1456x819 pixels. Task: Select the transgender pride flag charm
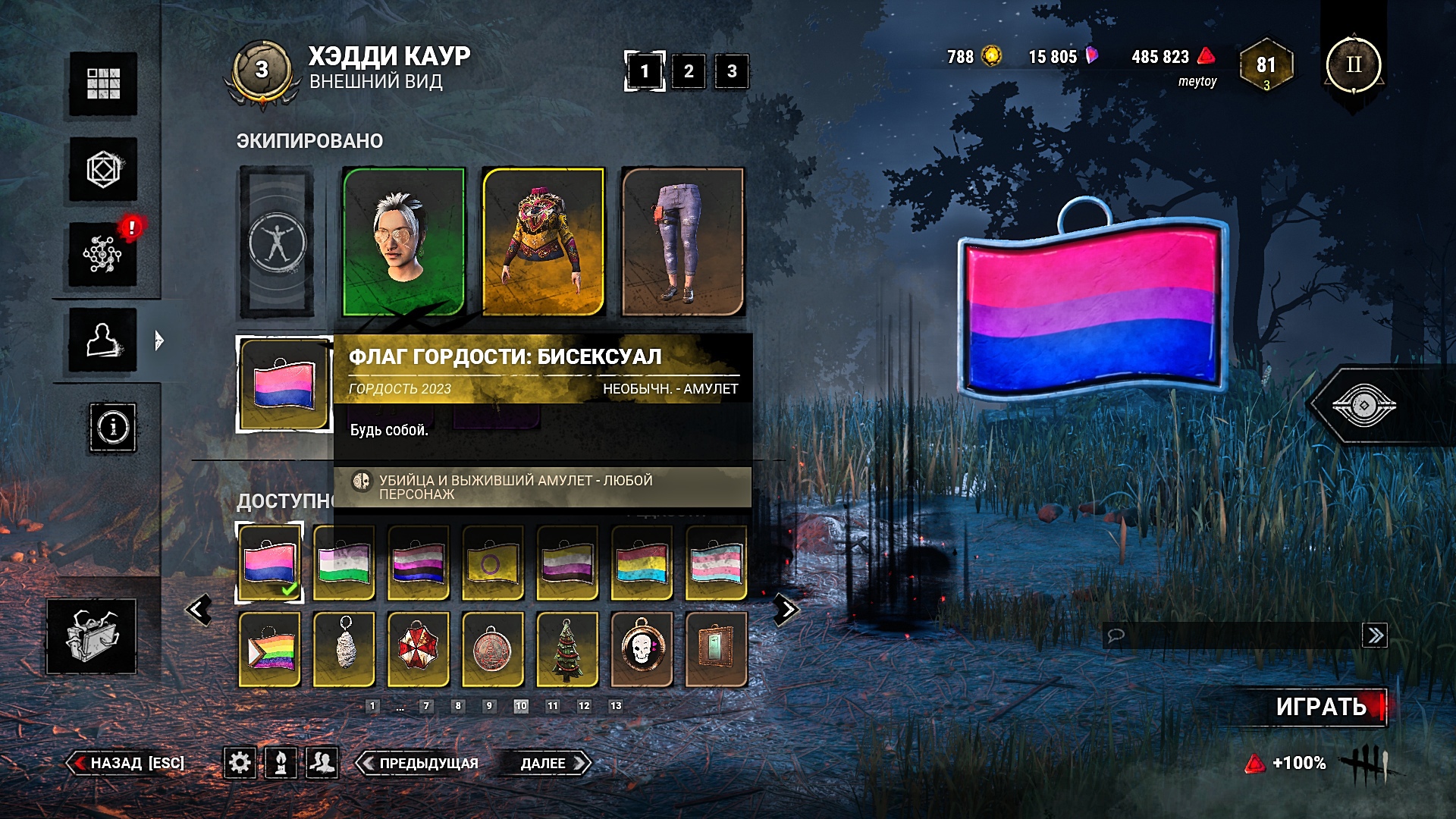coord(716,563)
